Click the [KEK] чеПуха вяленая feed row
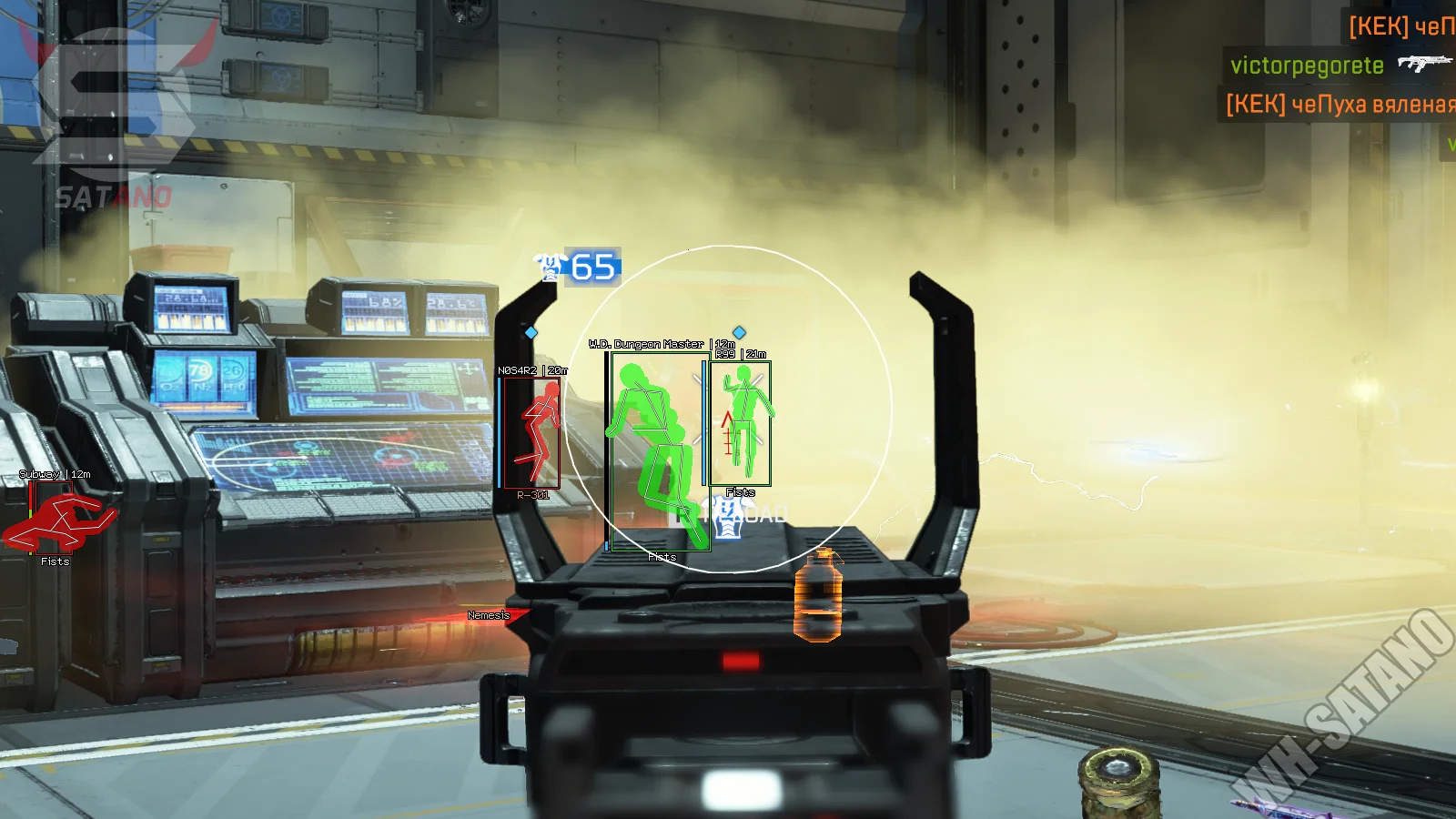 tap(1339, 105)
